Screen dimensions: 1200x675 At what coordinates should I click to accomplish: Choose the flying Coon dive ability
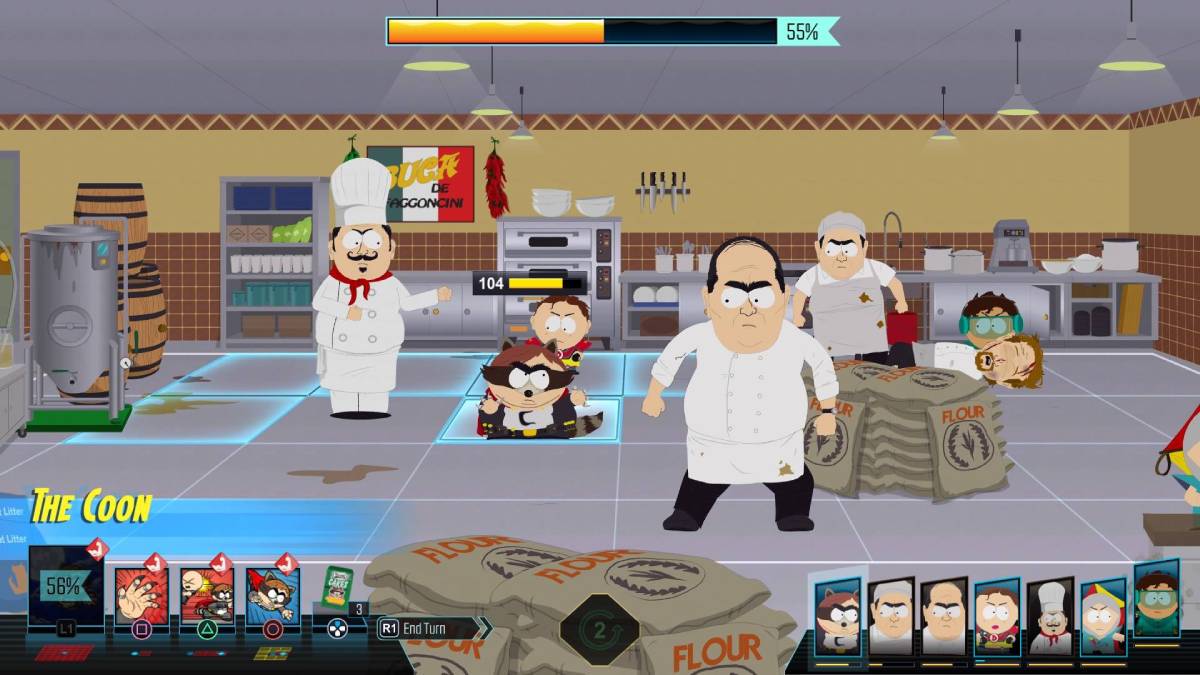click(272, 596)
